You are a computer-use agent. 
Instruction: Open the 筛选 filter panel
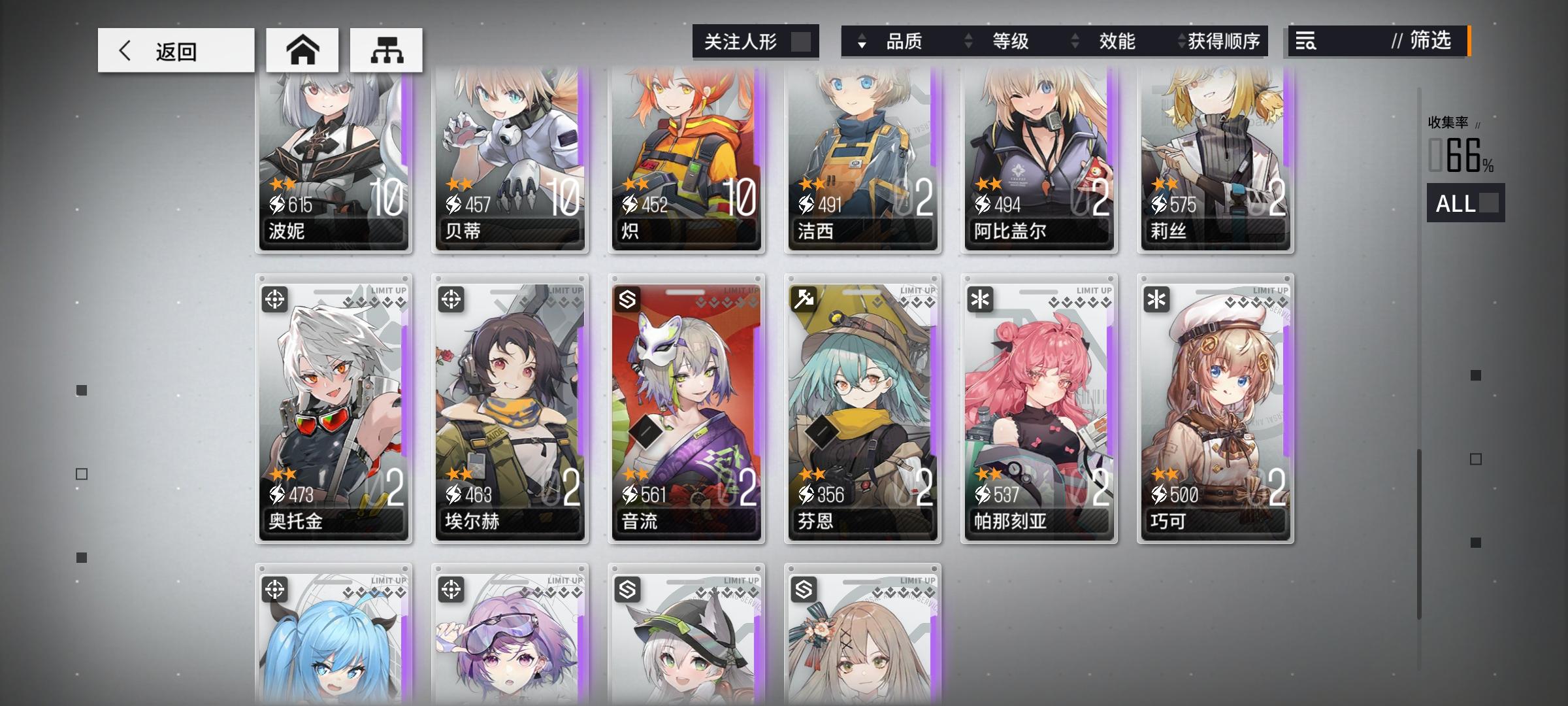click(1431, 42)
